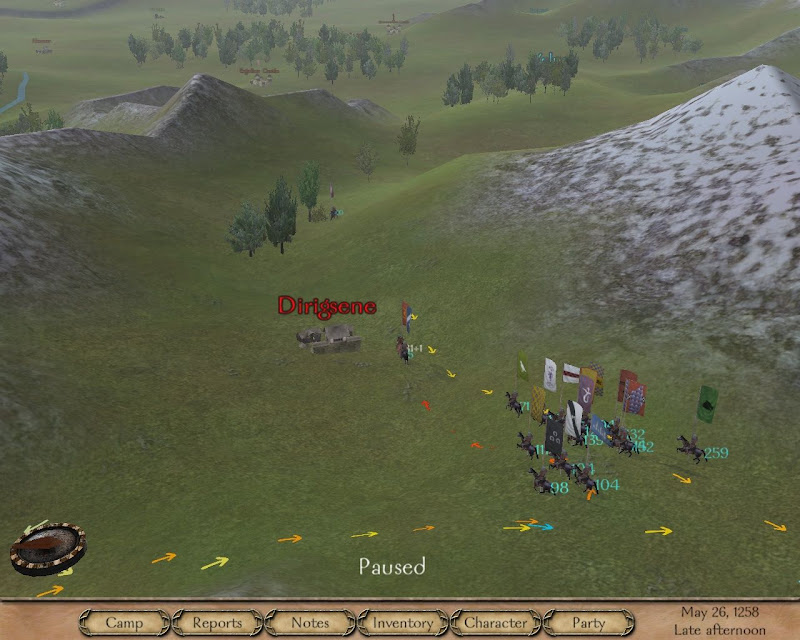View the Character sheet
The width and height of the screenshot is (800, 640).
point(496,623)
